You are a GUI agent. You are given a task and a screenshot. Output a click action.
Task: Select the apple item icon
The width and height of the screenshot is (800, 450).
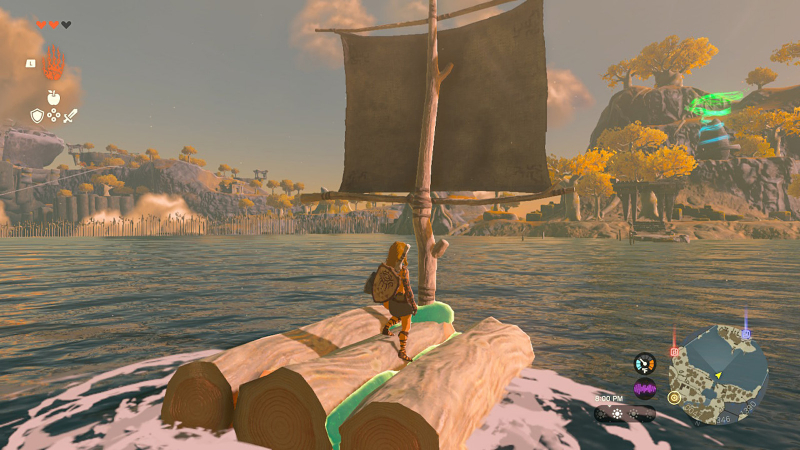tap(53, 98)
